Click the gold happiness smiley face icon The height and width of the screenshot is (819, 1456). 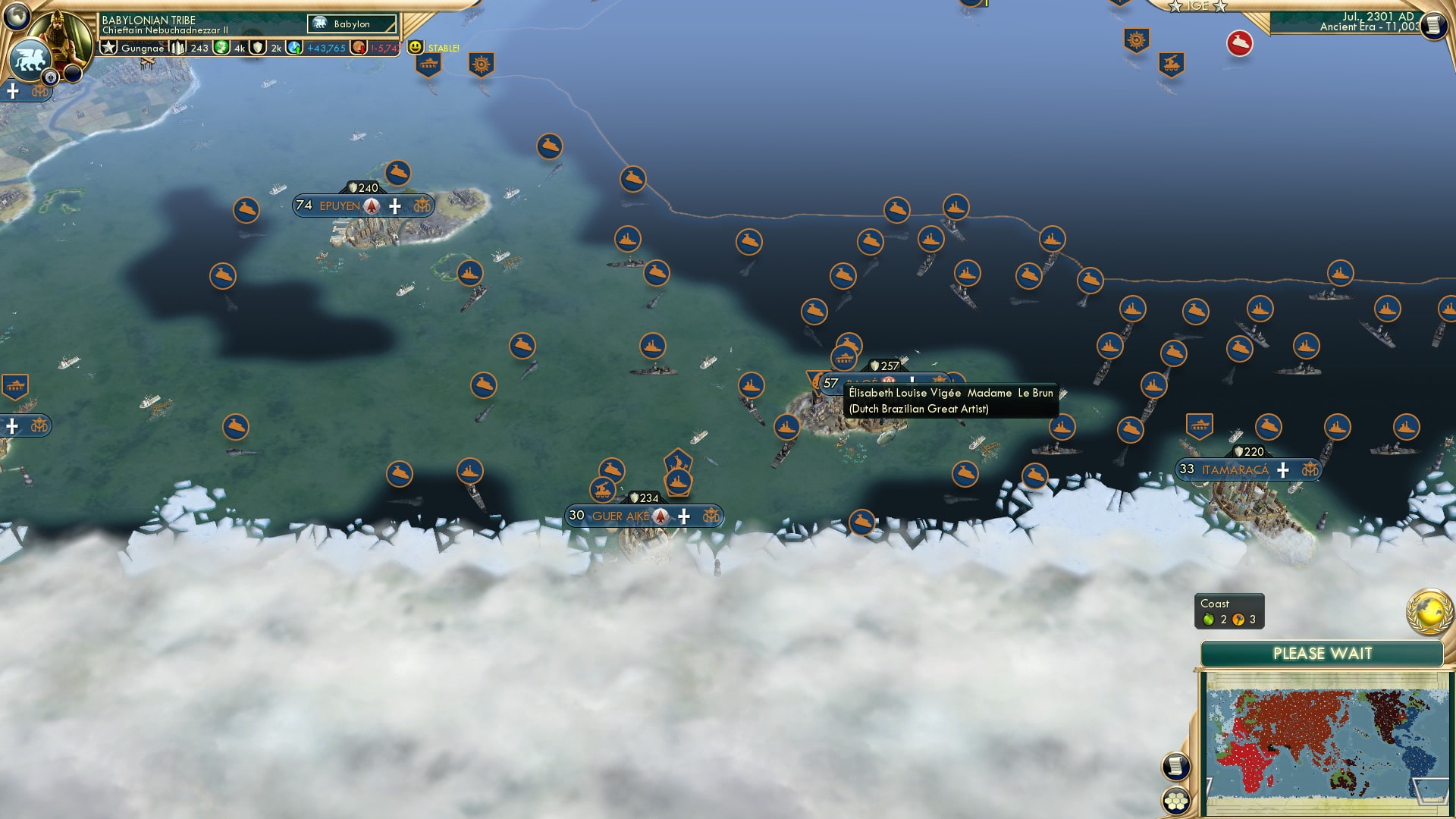[x=415, y=47]
